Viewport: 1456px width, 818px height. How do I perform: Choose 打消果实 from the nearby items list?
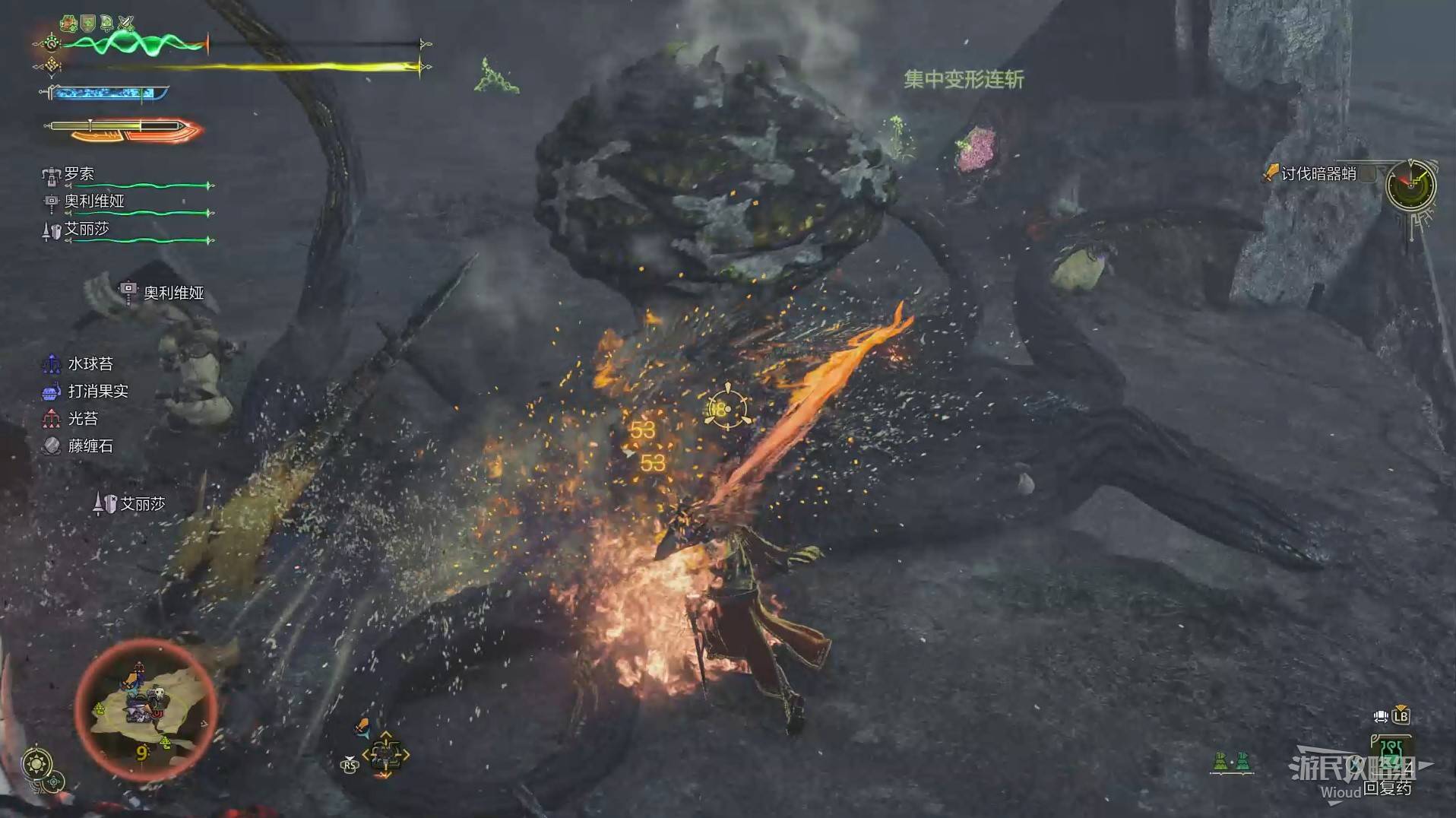[x=97, y=392]
